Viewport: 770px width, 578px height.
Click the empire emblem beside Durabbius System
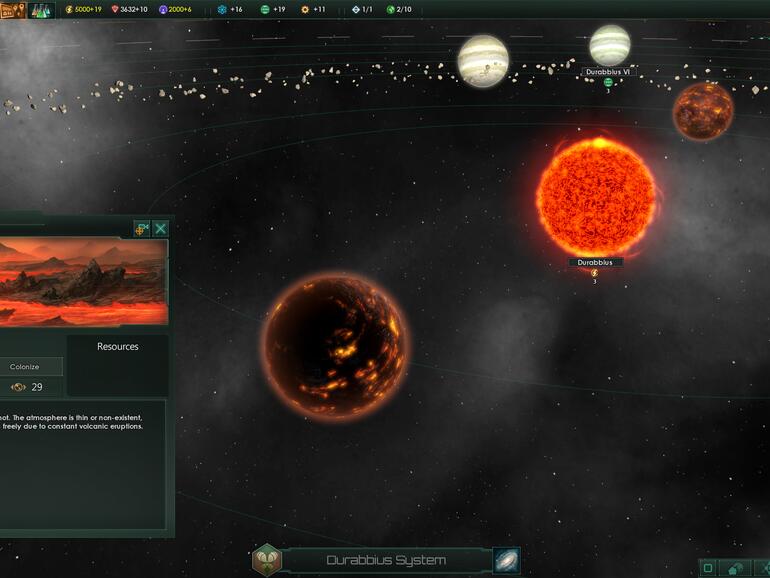pos(267,560)
